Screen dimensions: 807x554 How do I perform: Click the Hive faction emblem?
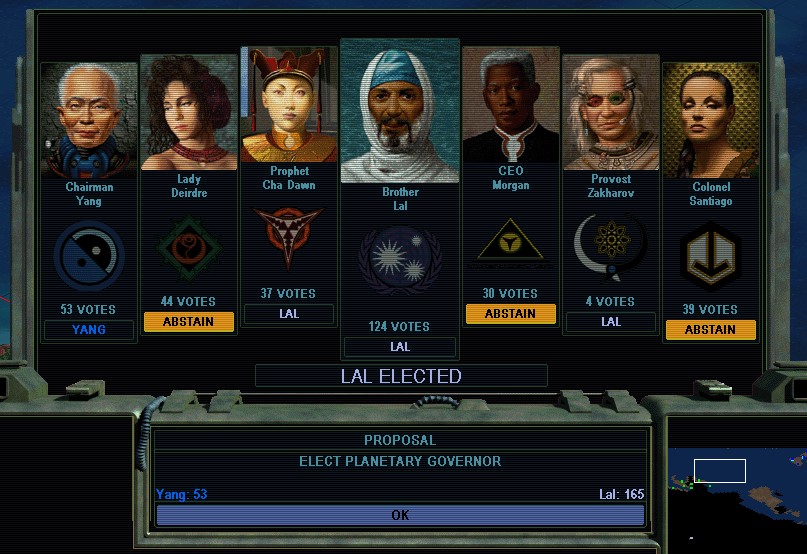pos(89,255)
